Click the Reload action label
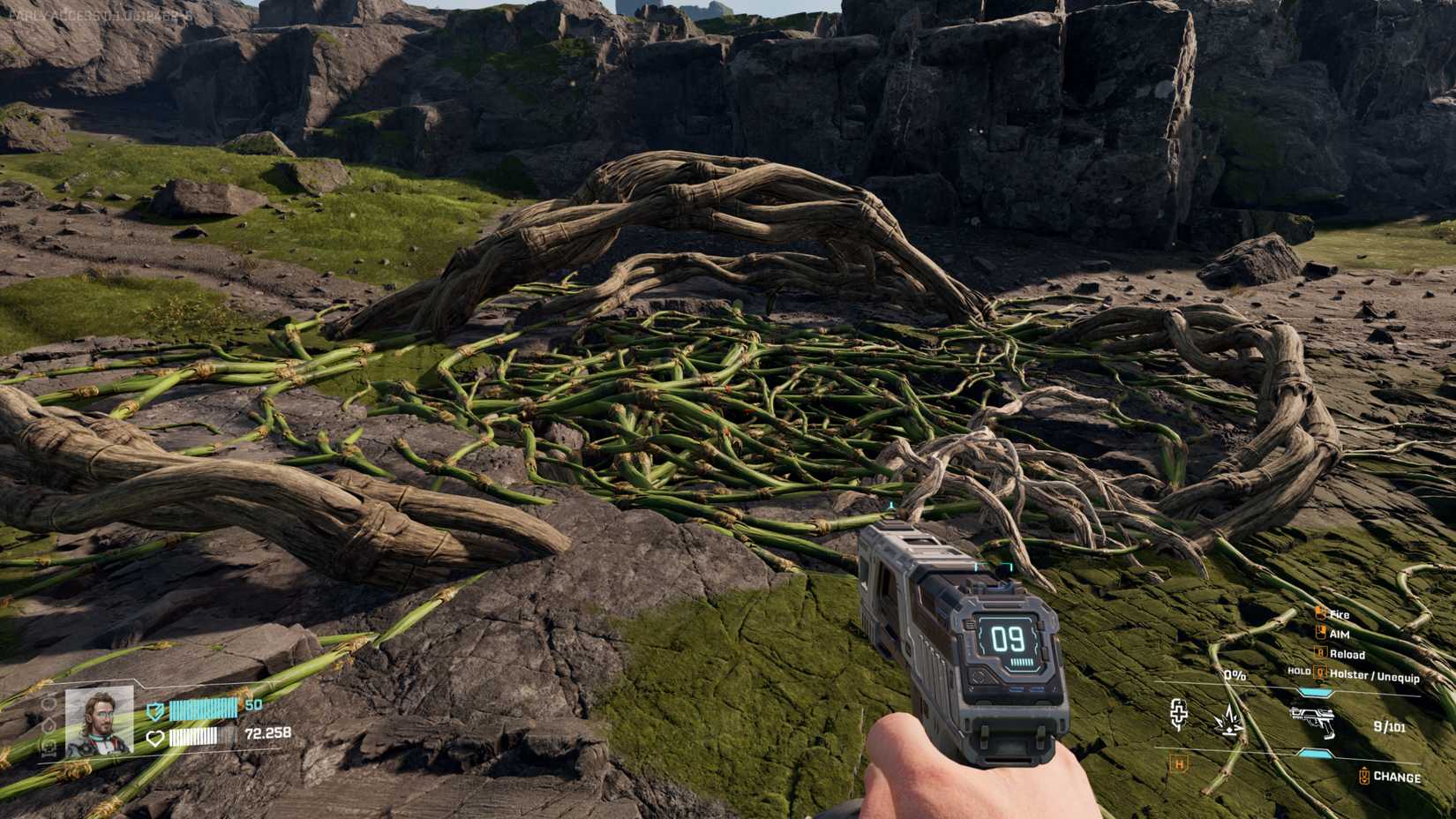This screenshot has height=819, width=1456. click(1348, 654)
